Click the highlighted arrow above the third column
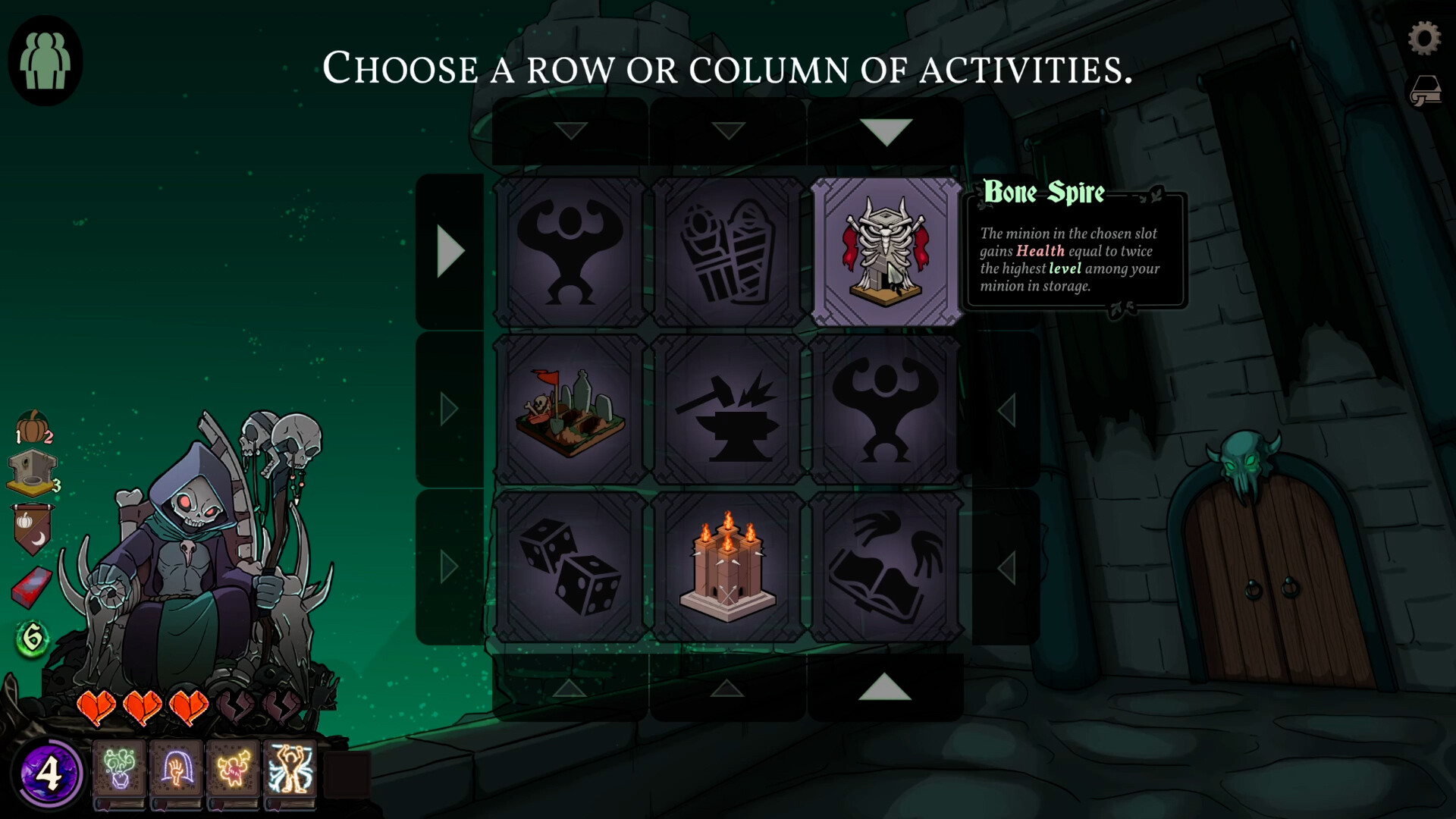Image resolution: width=1456 pixels, height=819 pixels. (x=886, y=130)
